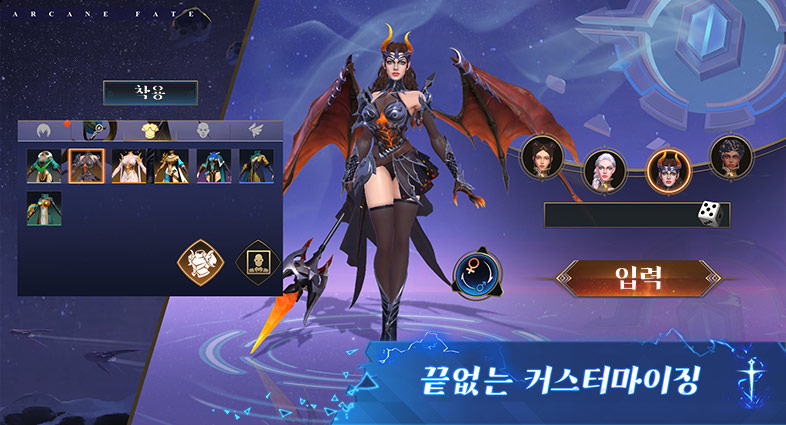The image size is (786, 425).
Task: Select the brown-haired woman portrait
Action: [x=542, y=158]
